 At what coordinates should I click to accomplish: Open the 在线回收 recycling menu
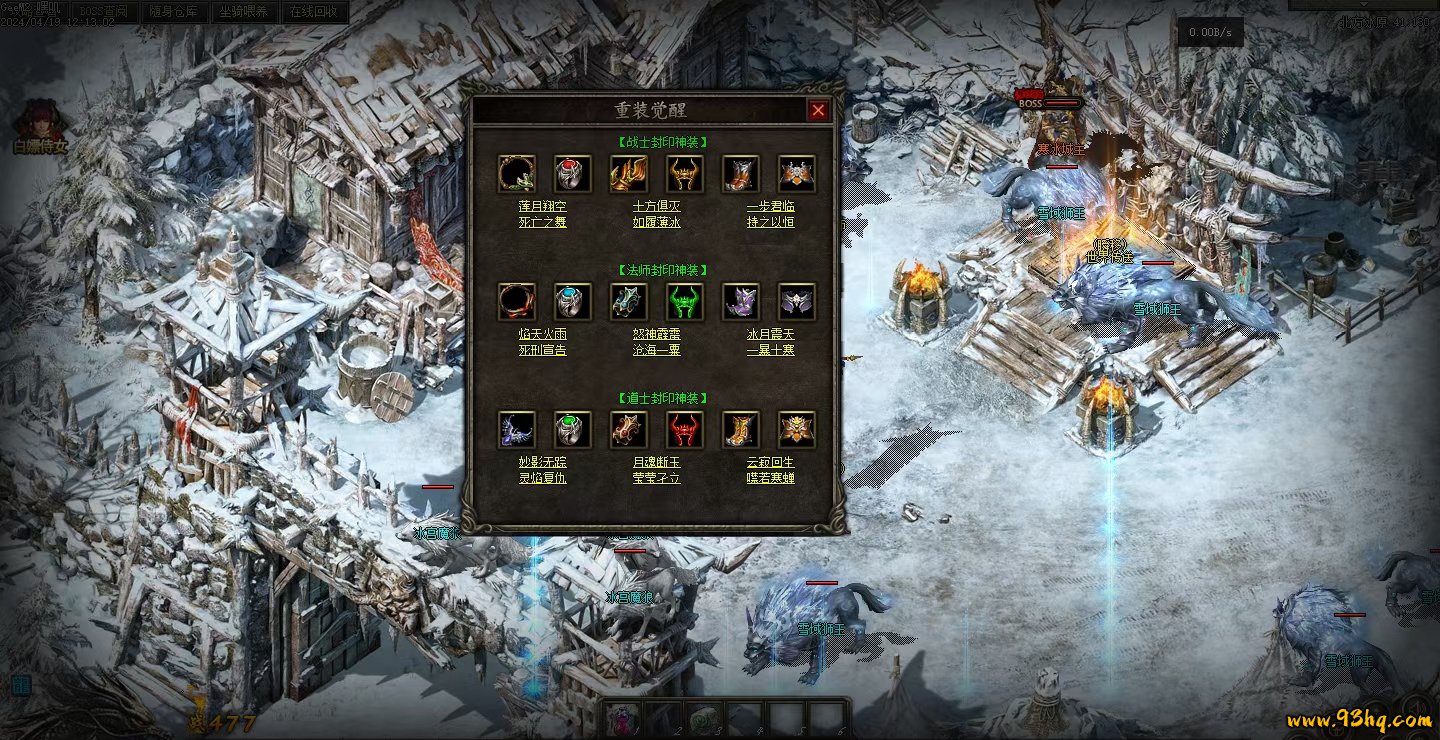[314, 12]
